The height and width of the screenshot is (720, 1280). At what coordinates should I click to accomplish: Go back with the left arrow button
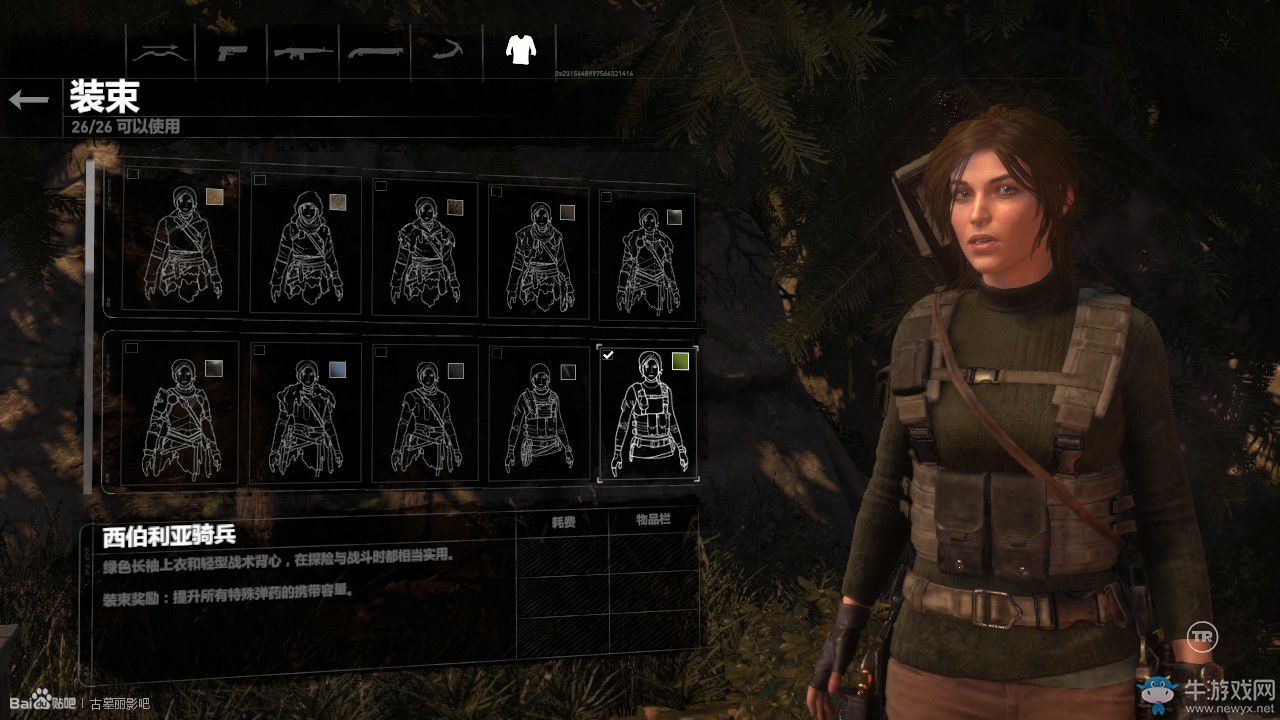click(29, 99)
